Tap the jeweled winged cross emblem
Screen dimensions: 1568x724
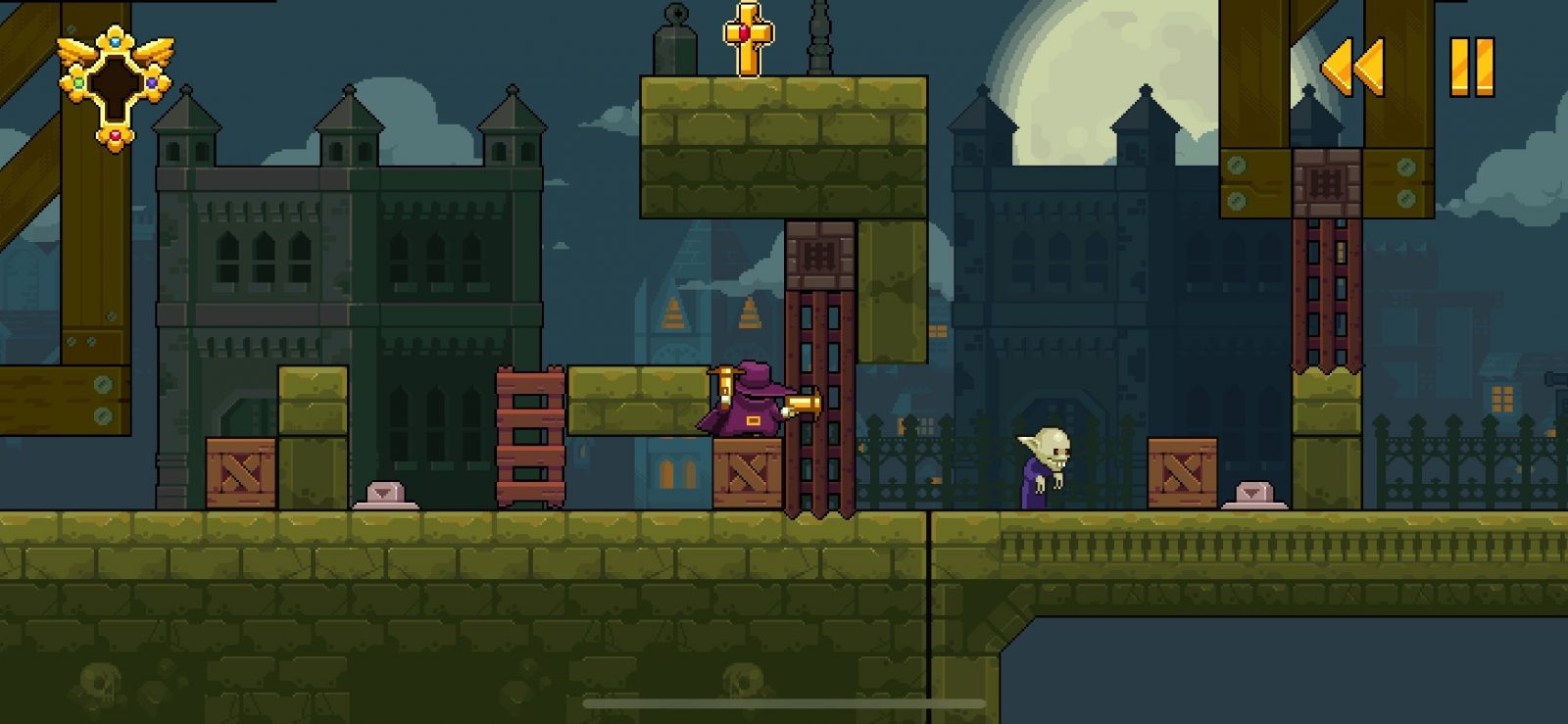(x=115, y=86)
